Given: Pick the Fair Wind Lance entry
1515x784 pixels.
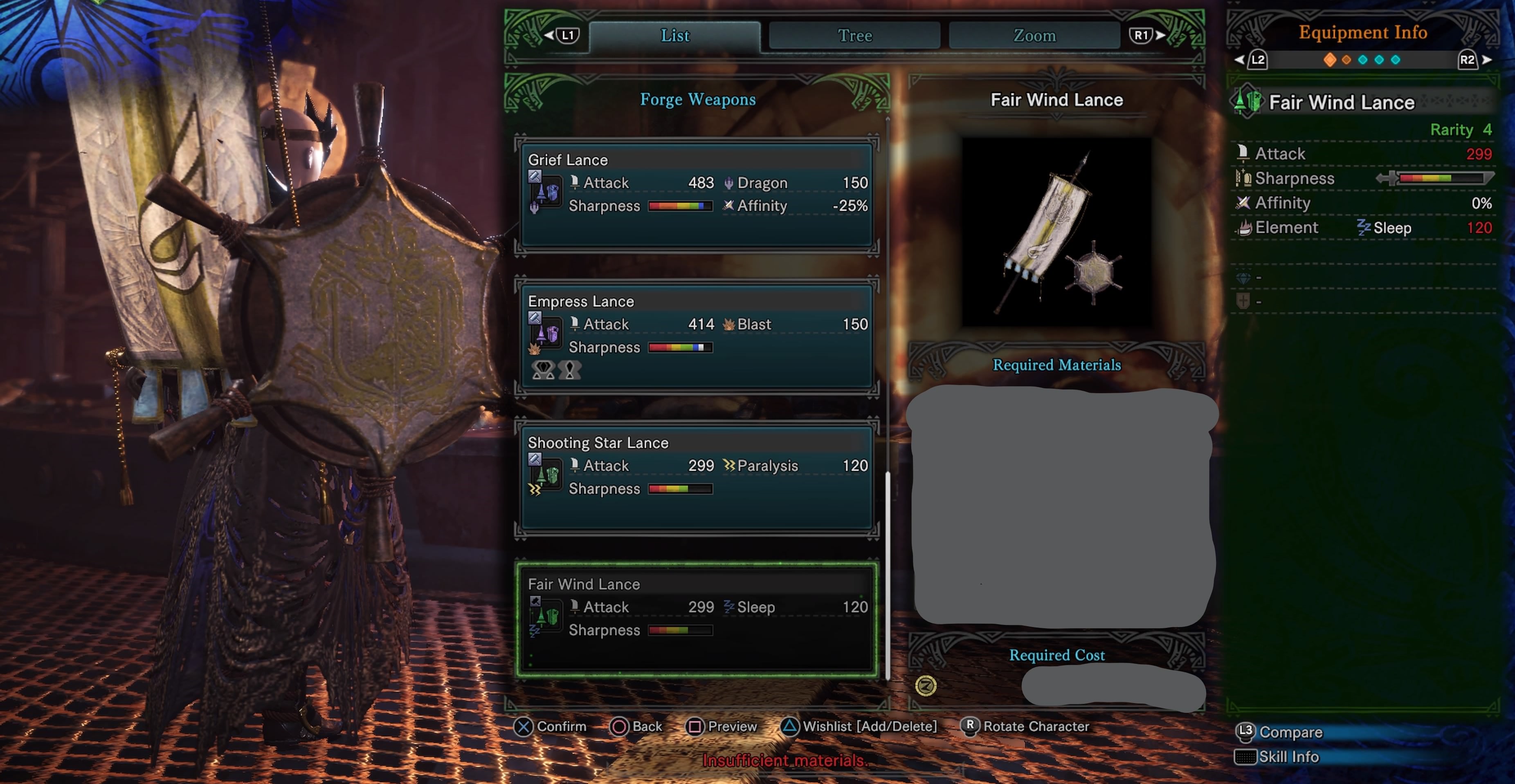Looking at the screenshot, I should [x=697, y=619].
